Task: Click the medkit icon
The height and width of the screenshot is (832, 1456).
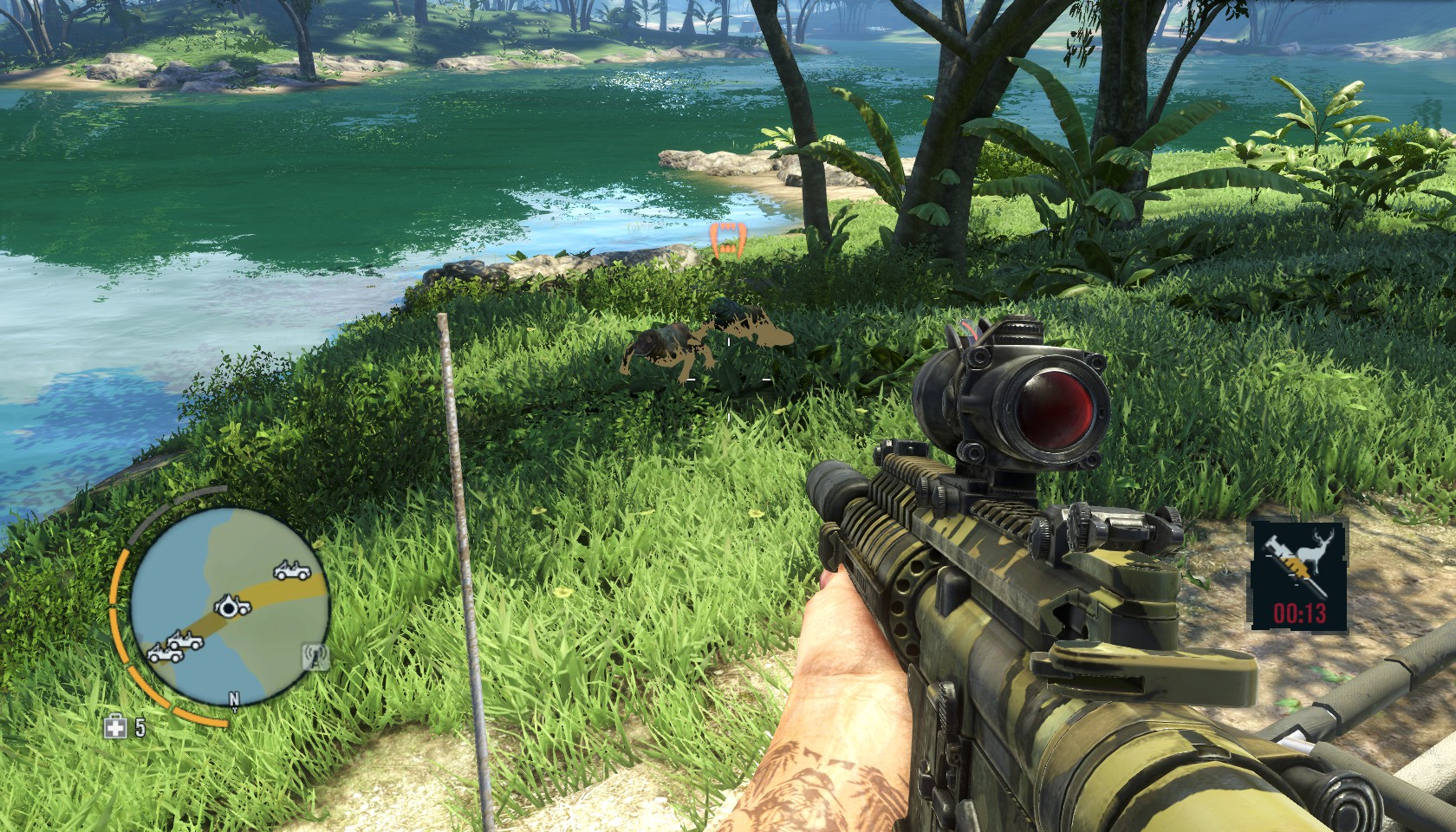Action: pyautogui.click(x=115, y=728)
